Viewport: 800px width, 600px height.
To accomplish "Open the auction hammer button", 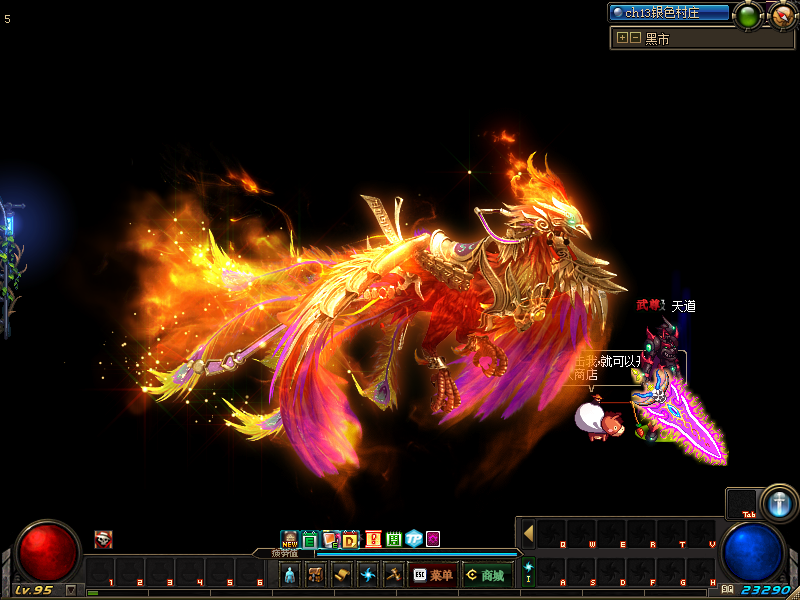I will coord(393,575).
